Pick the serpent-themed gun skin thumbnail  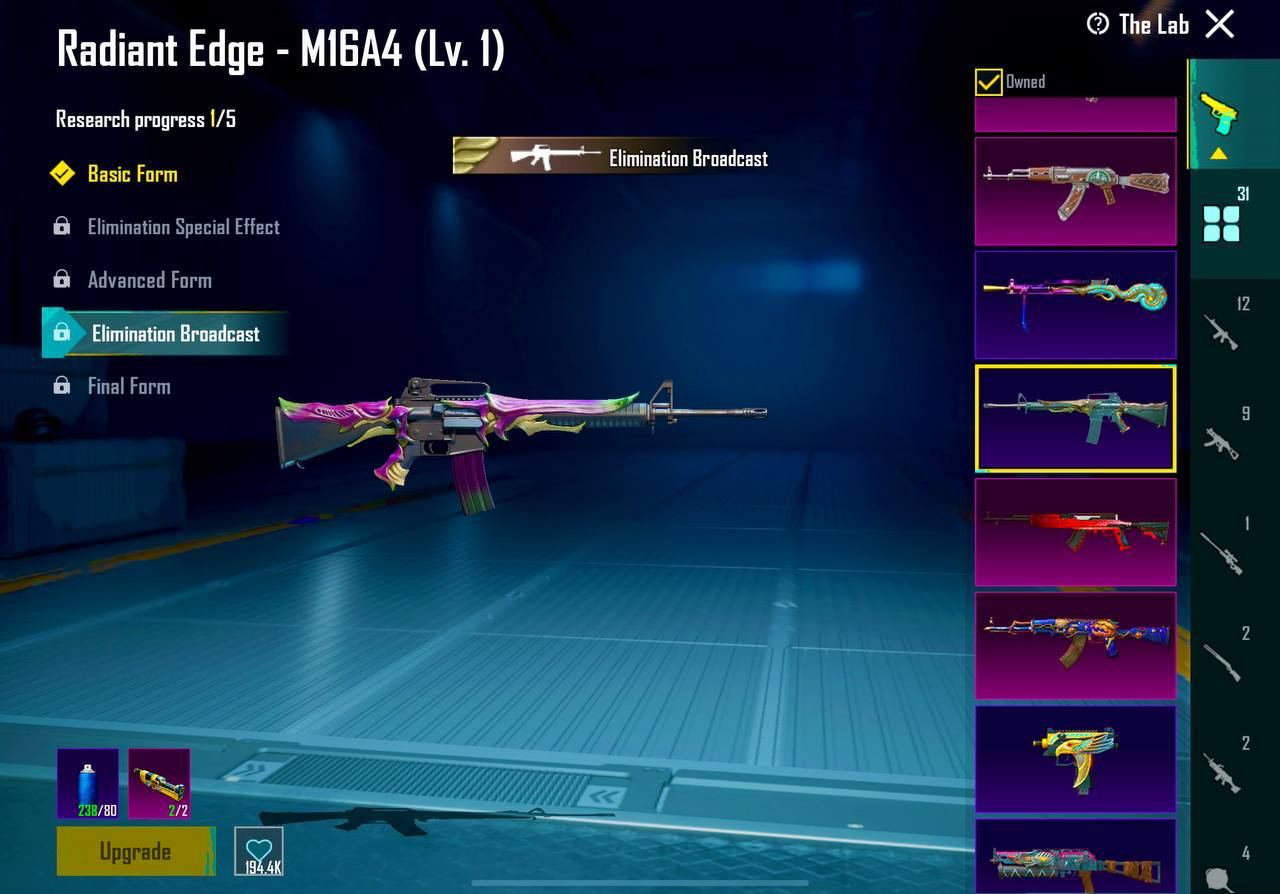click(x=1075, y=304)
